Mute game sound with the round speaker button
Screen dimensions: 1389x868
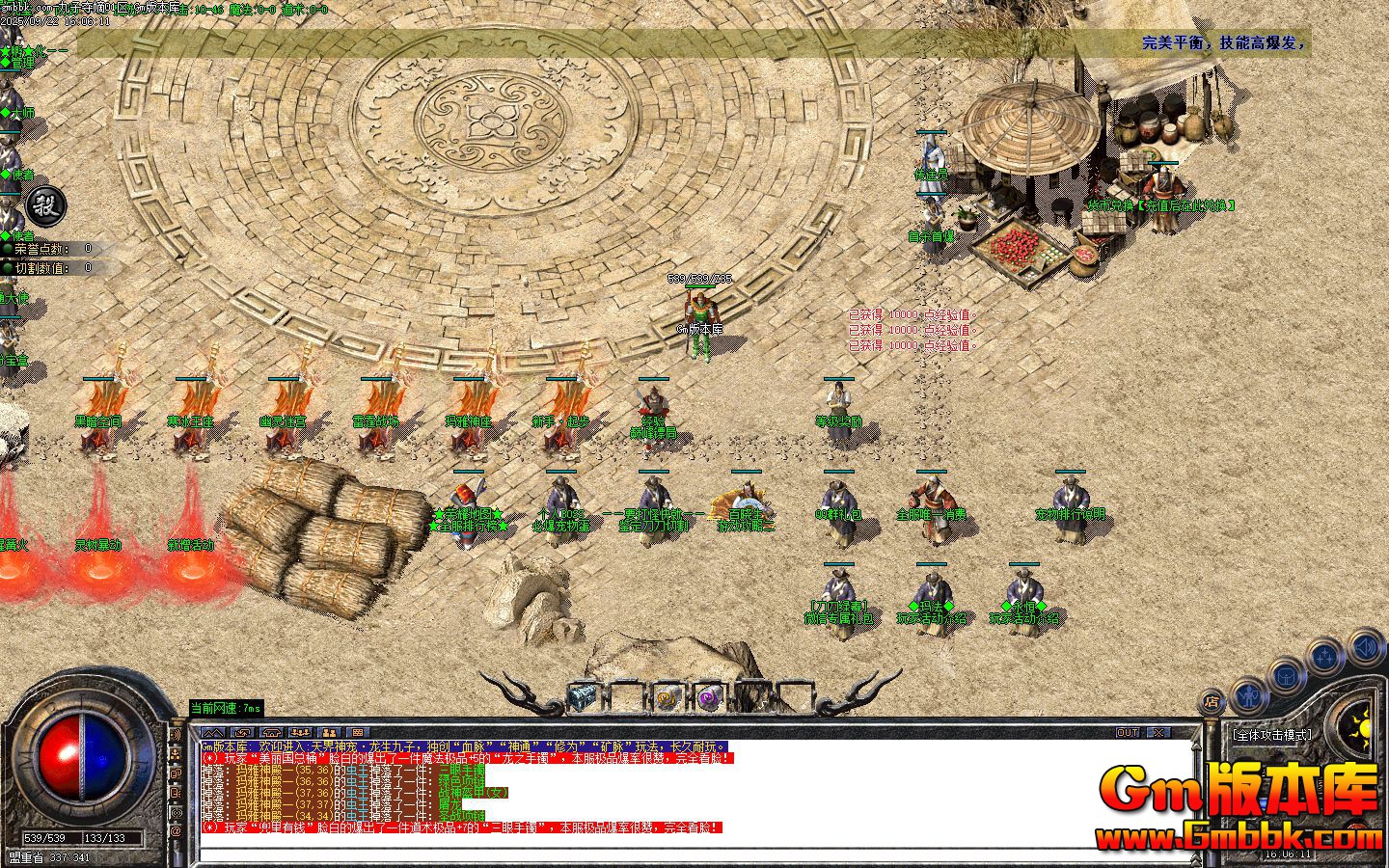(1364, 647)
